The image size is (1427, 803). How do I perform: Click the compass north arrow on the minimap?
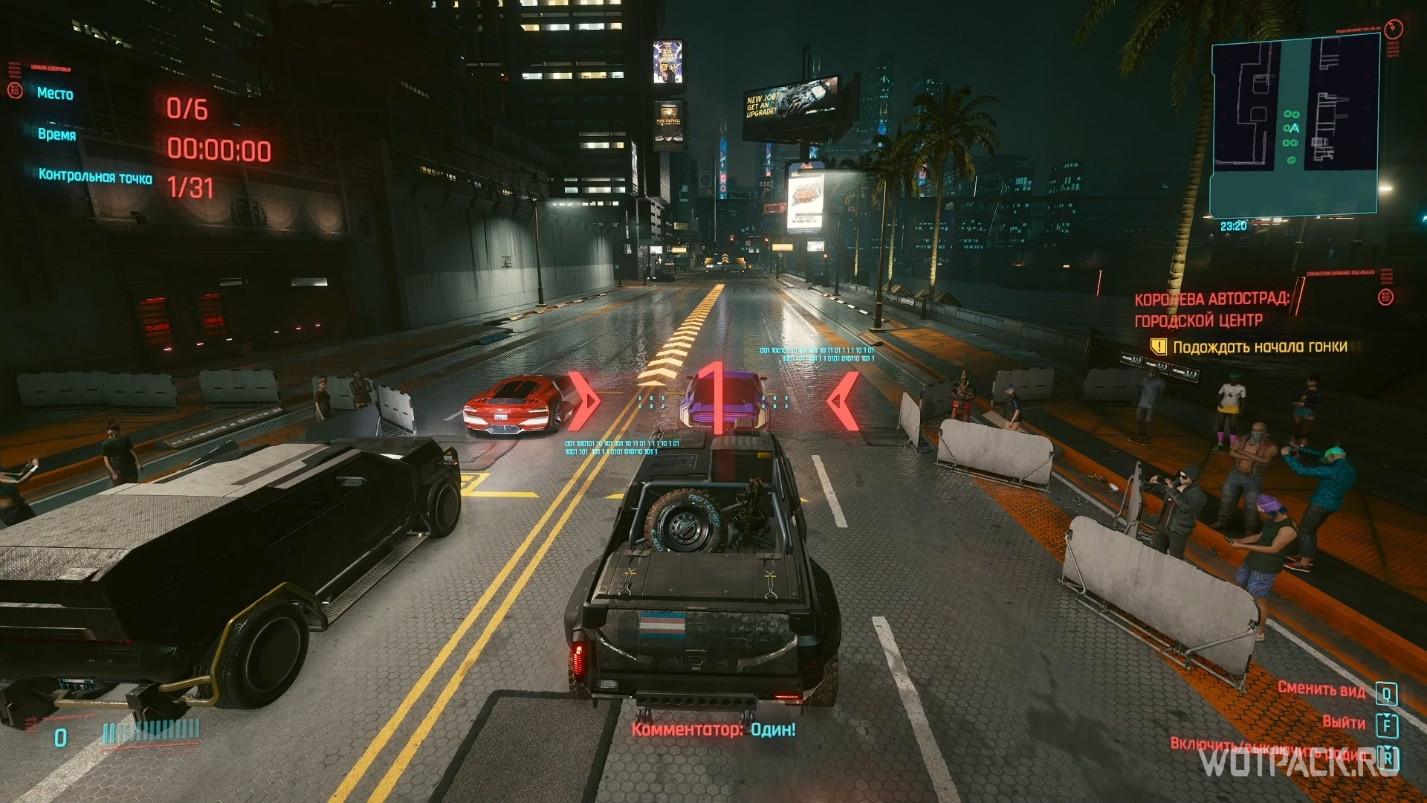[x=1392, y=28]
